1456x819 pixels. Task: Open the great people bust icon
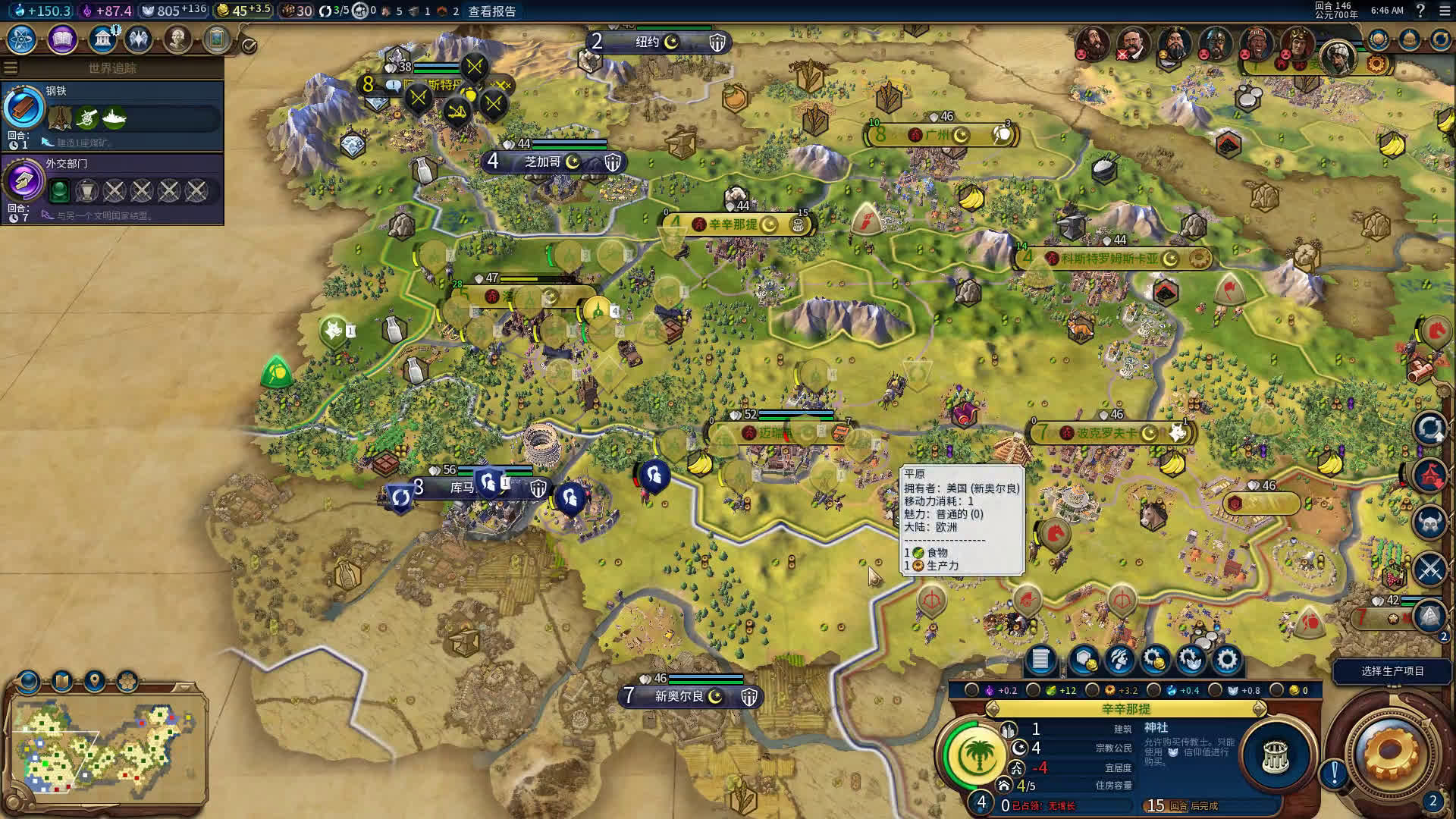coord(177,39)
